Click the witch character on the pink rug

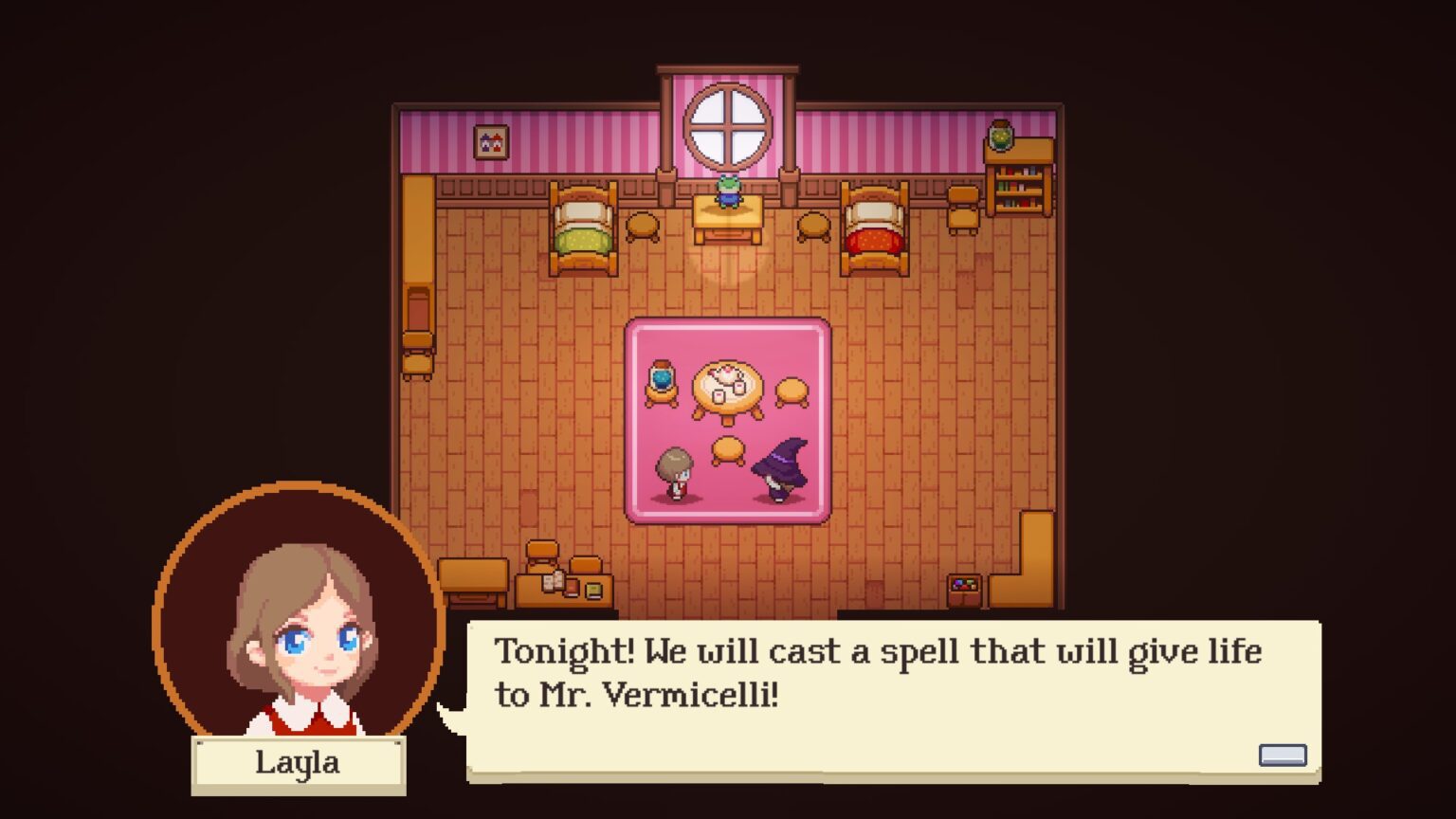pos(779,469)
